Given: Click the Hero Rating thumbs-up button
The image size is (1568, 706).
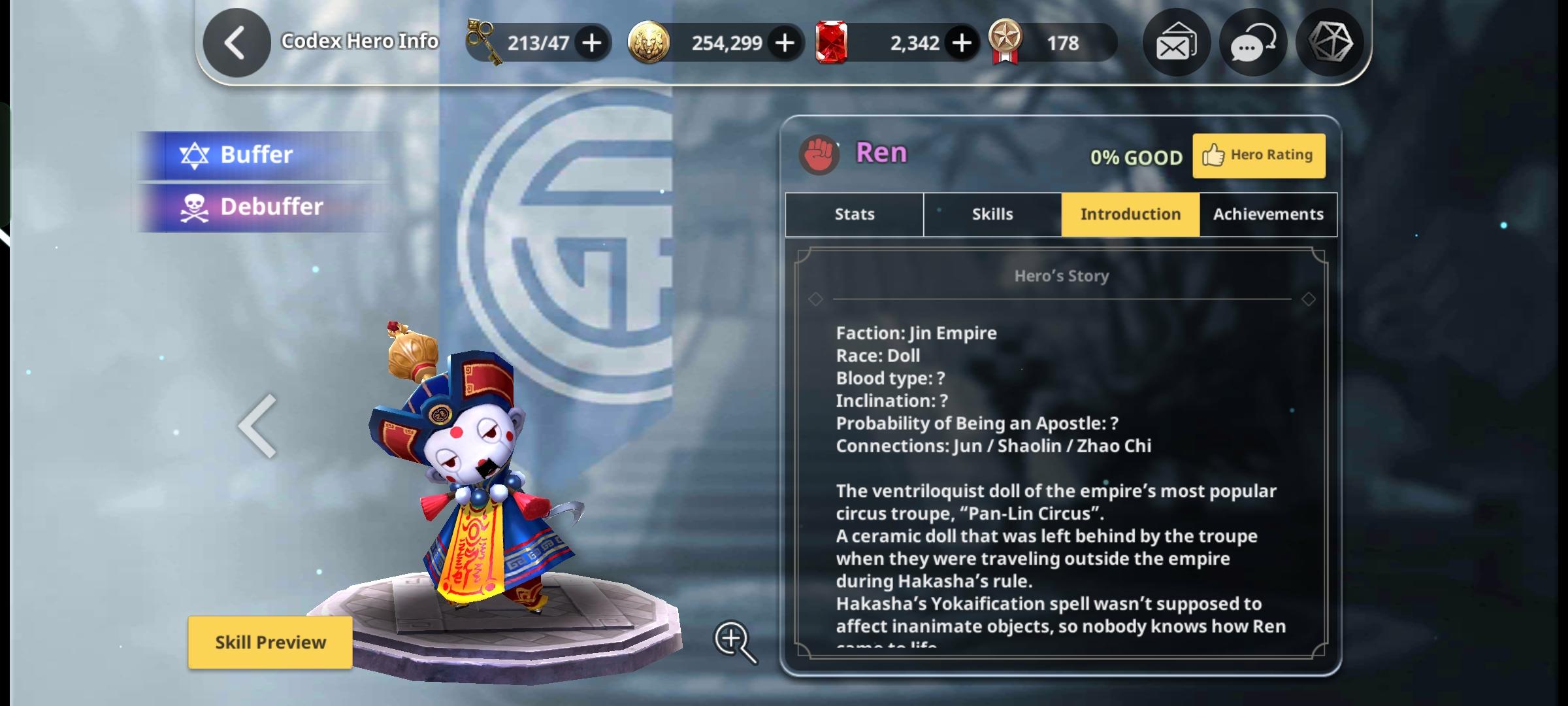Looking at the screenshot, I should pos(1258,156).
